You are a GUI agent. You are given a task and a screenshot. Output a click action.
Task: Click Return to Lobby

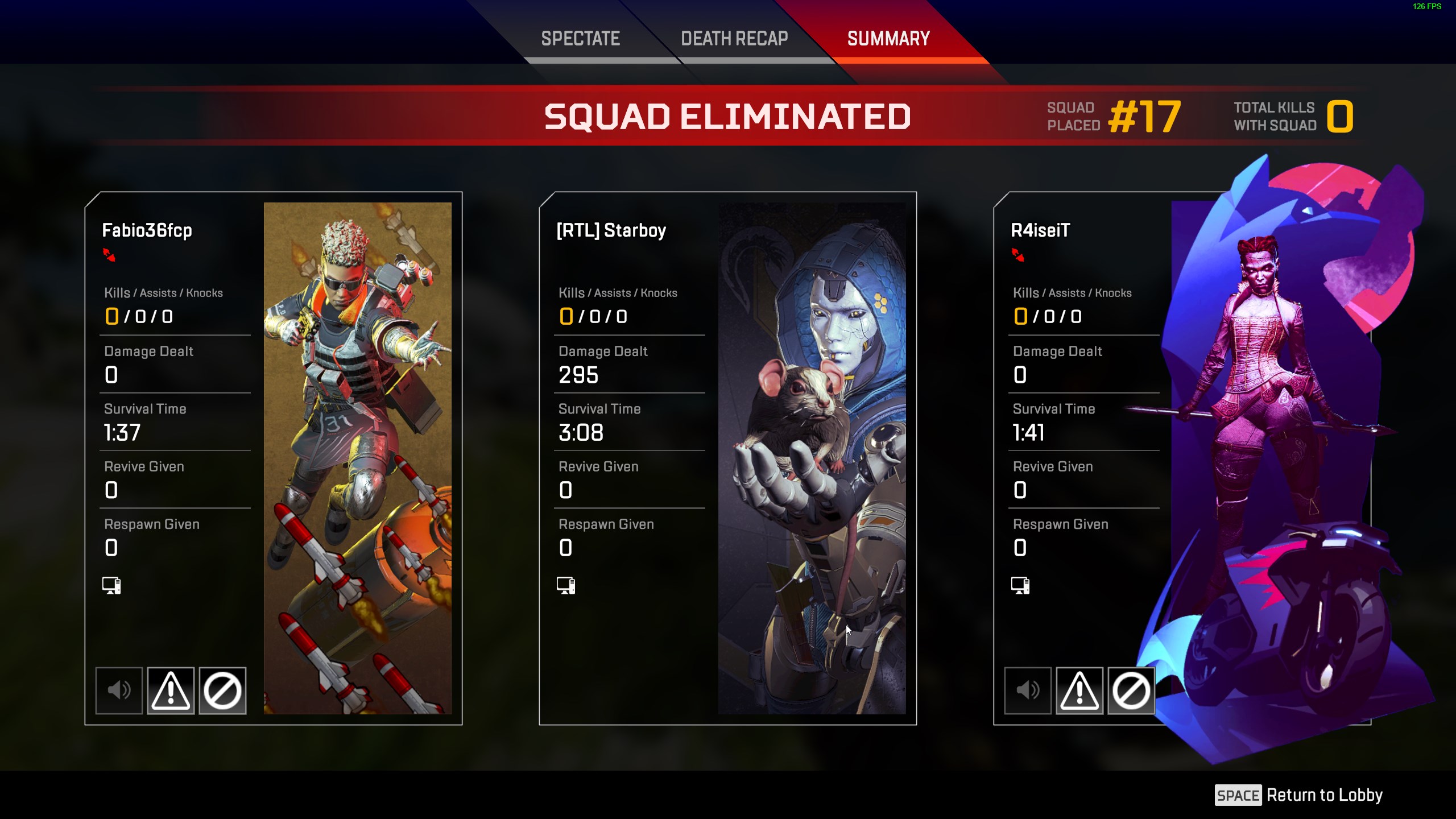tap(1299, 795)
